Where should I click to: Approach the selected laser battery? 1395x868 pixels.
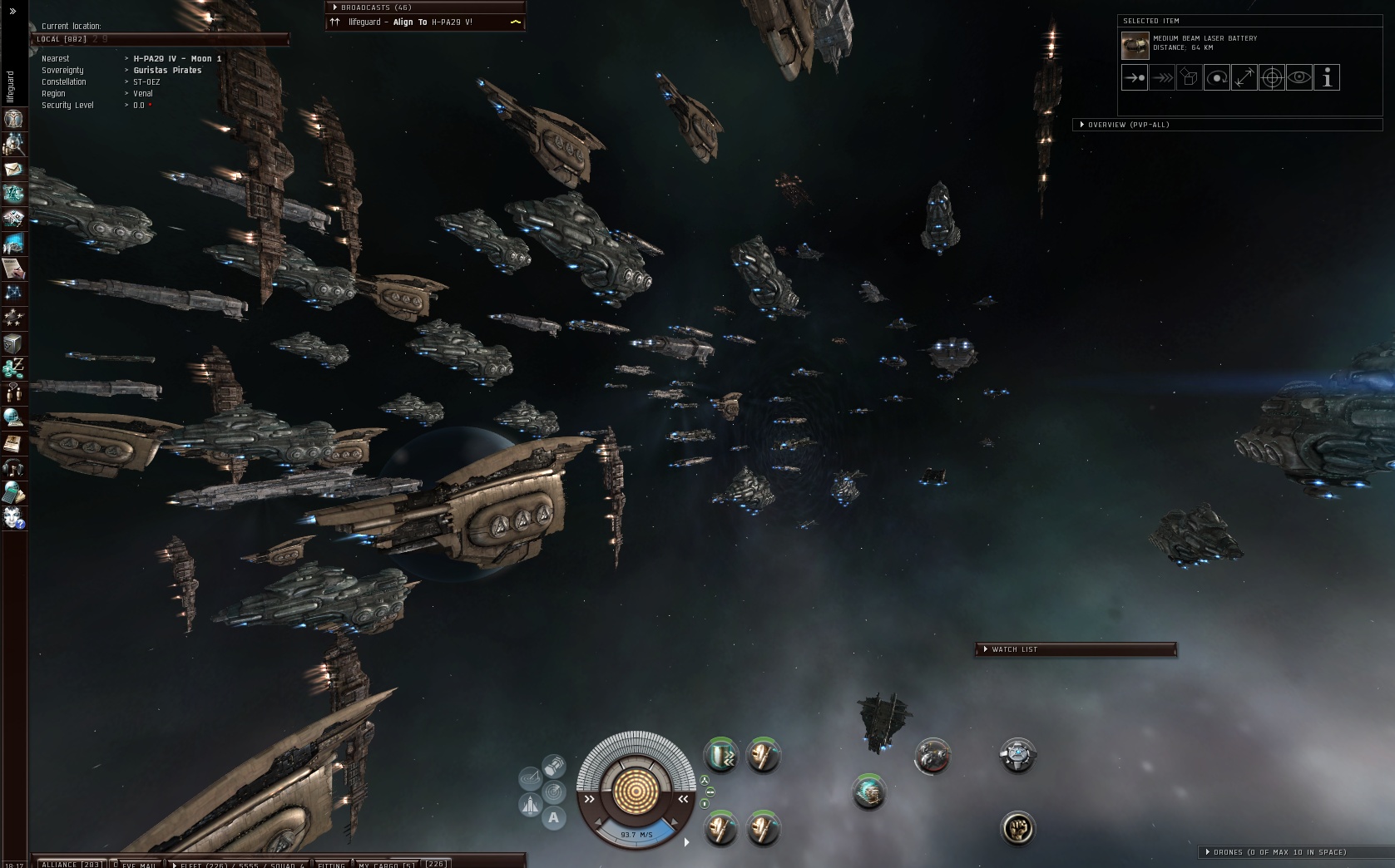[x=1134, y=78]
